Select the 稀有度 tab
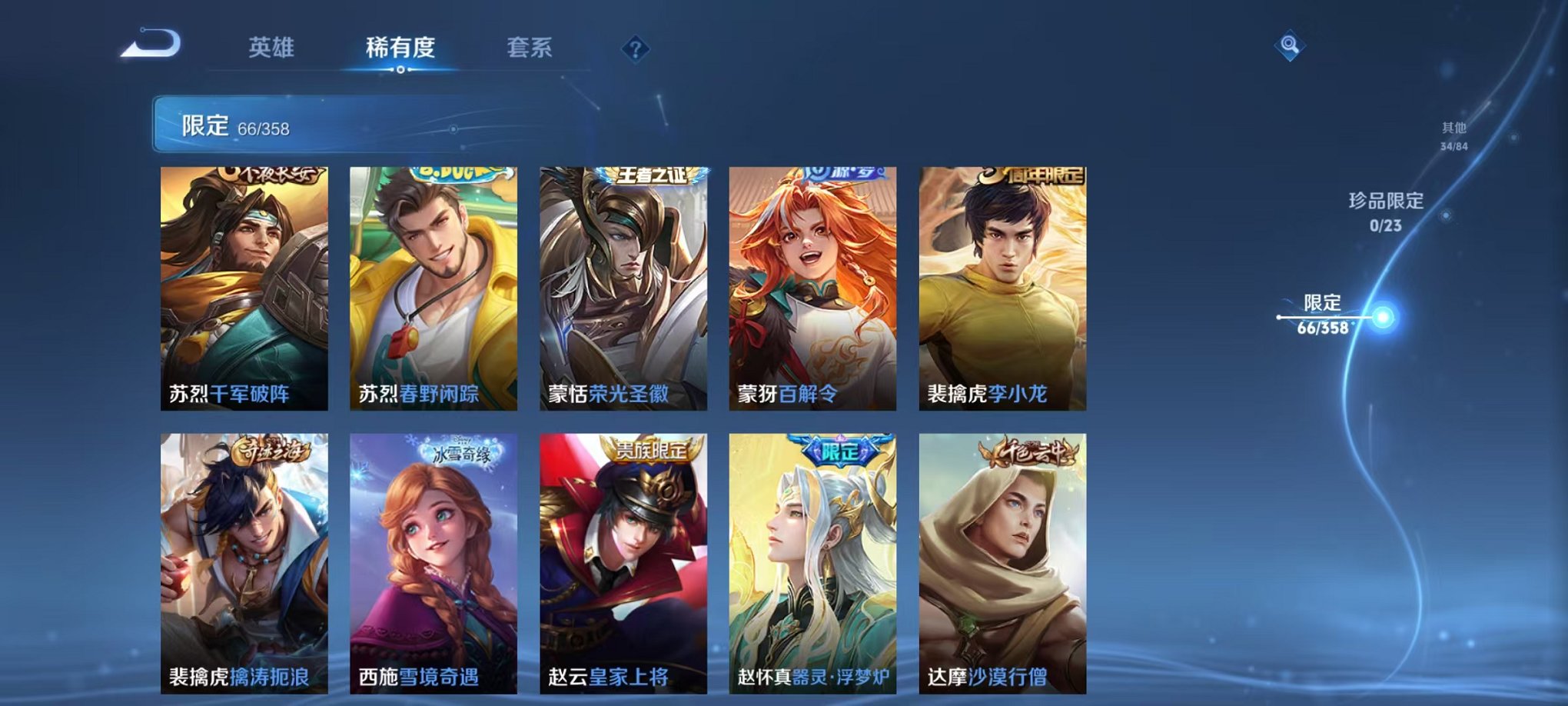This screenshot has height=706, width=1568. pyautogui.click(x=399, y=47)
